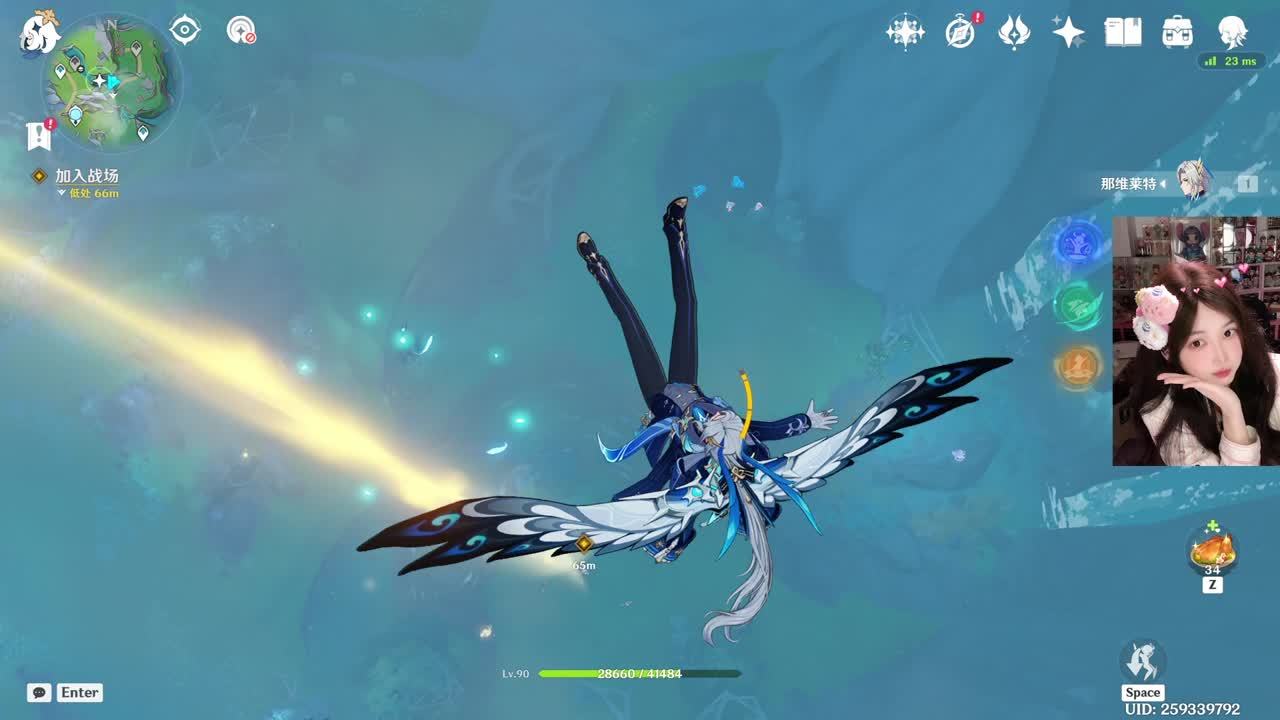The width and height of the screenshot is (1280, 720).
Task: Open the adventurer handbook book icon
Action: coord(1123,32)
